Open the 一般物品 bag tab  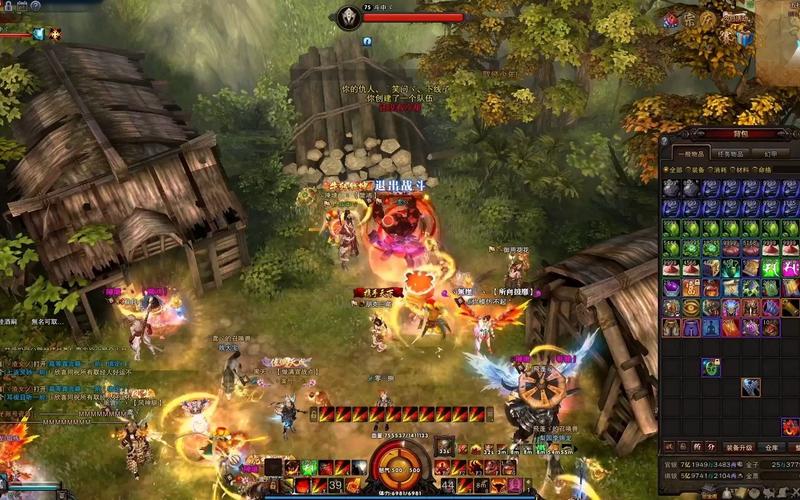[x=689, y=154]
